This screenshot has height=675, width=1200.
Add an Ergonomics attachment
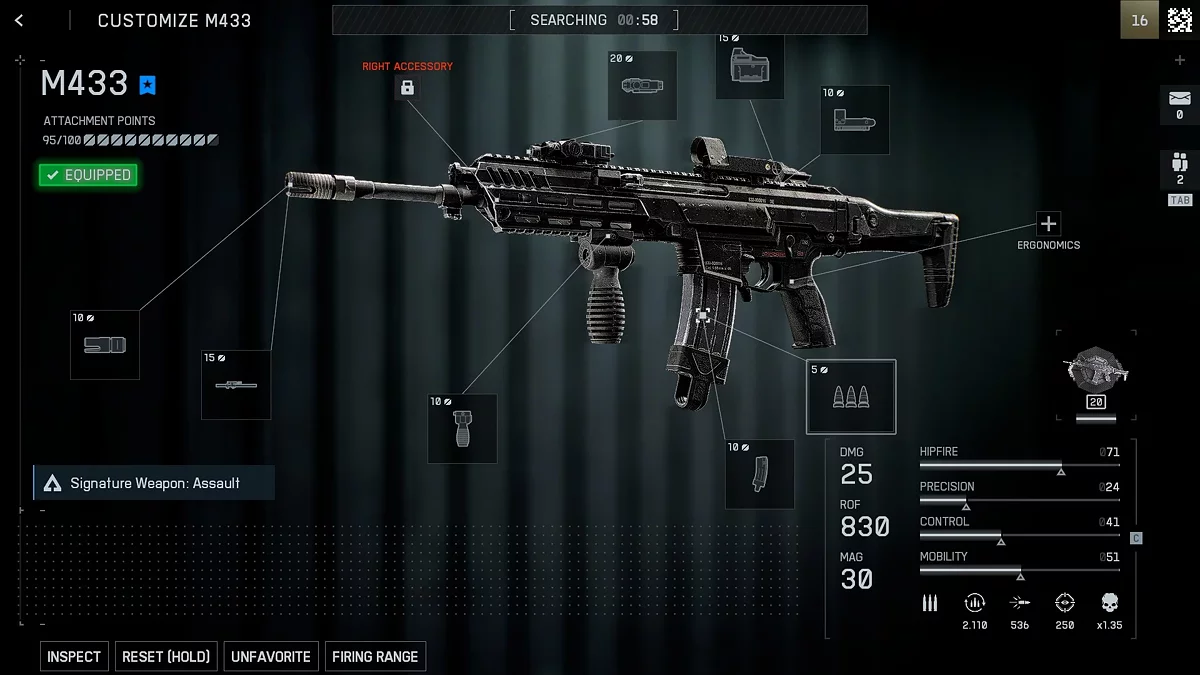[x=1048, y=224]
